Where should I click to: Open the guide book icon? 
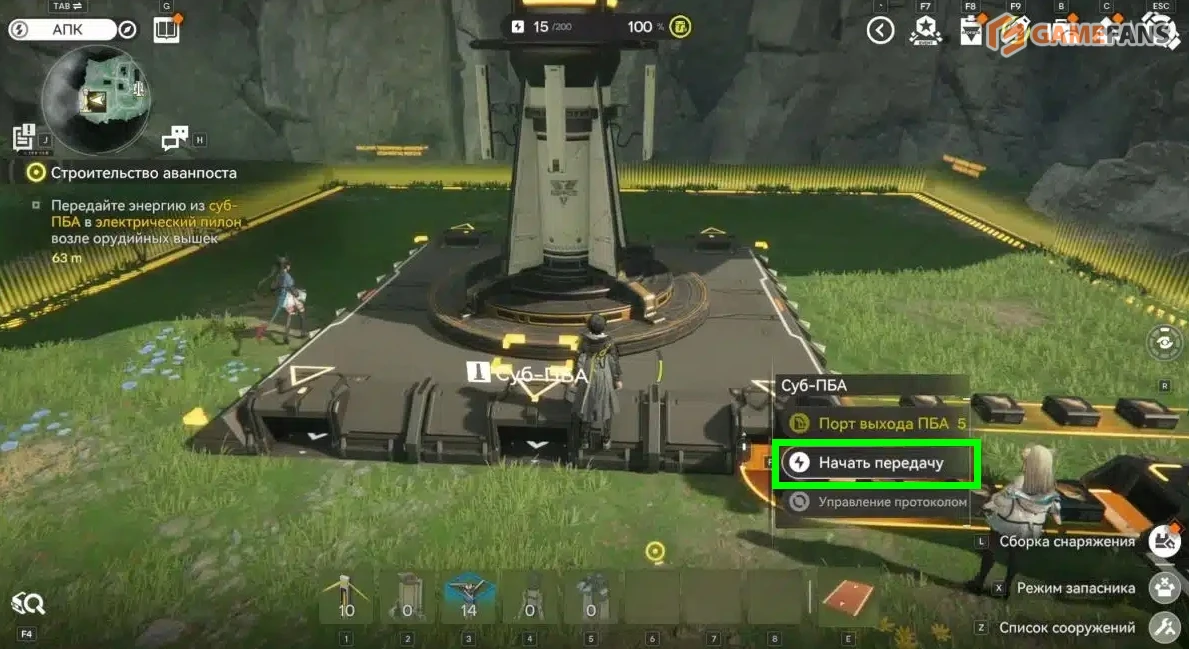[x=166, y=30]
